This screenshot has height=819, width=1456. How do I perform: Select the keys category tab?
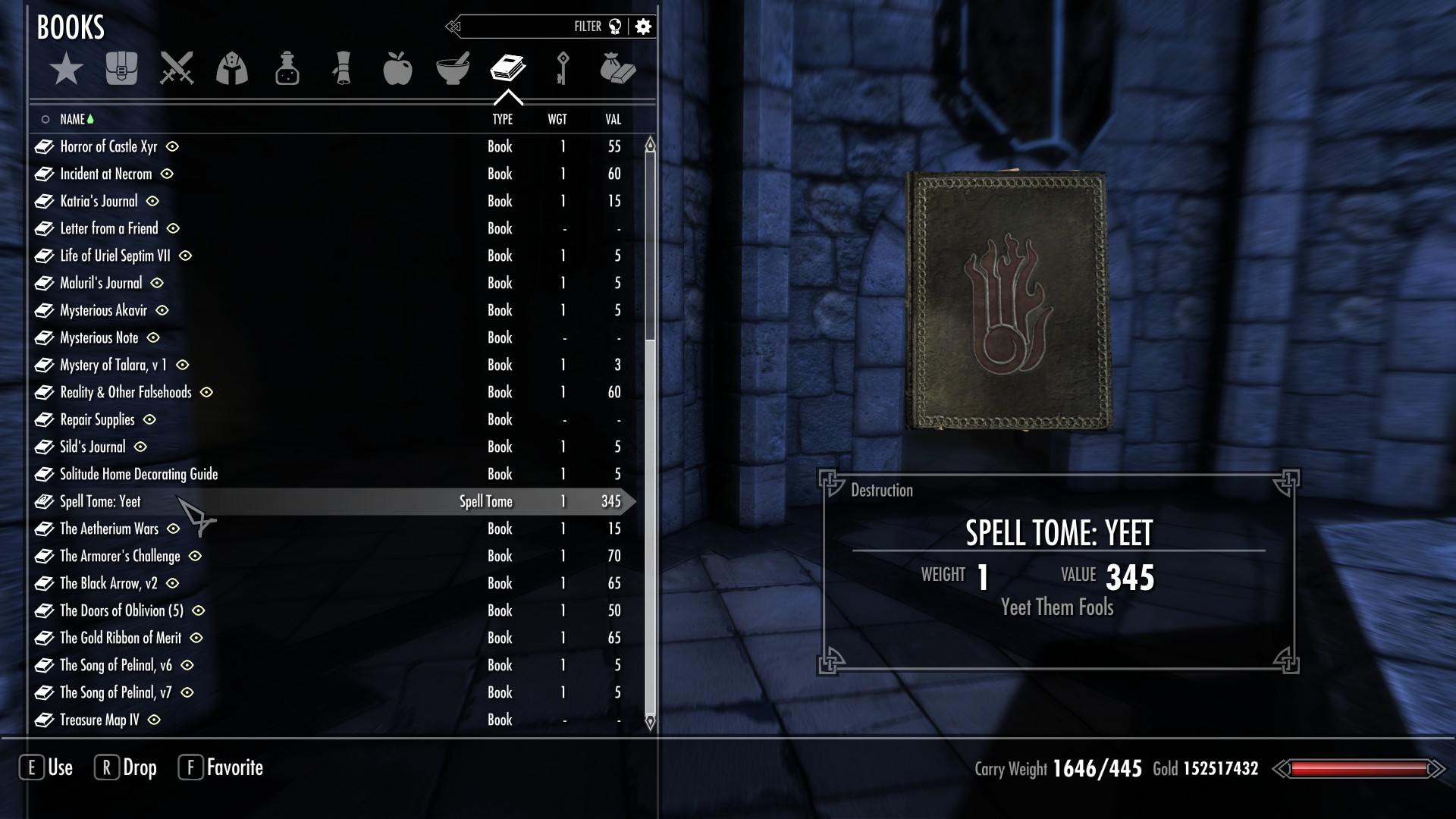pos(563,69)
